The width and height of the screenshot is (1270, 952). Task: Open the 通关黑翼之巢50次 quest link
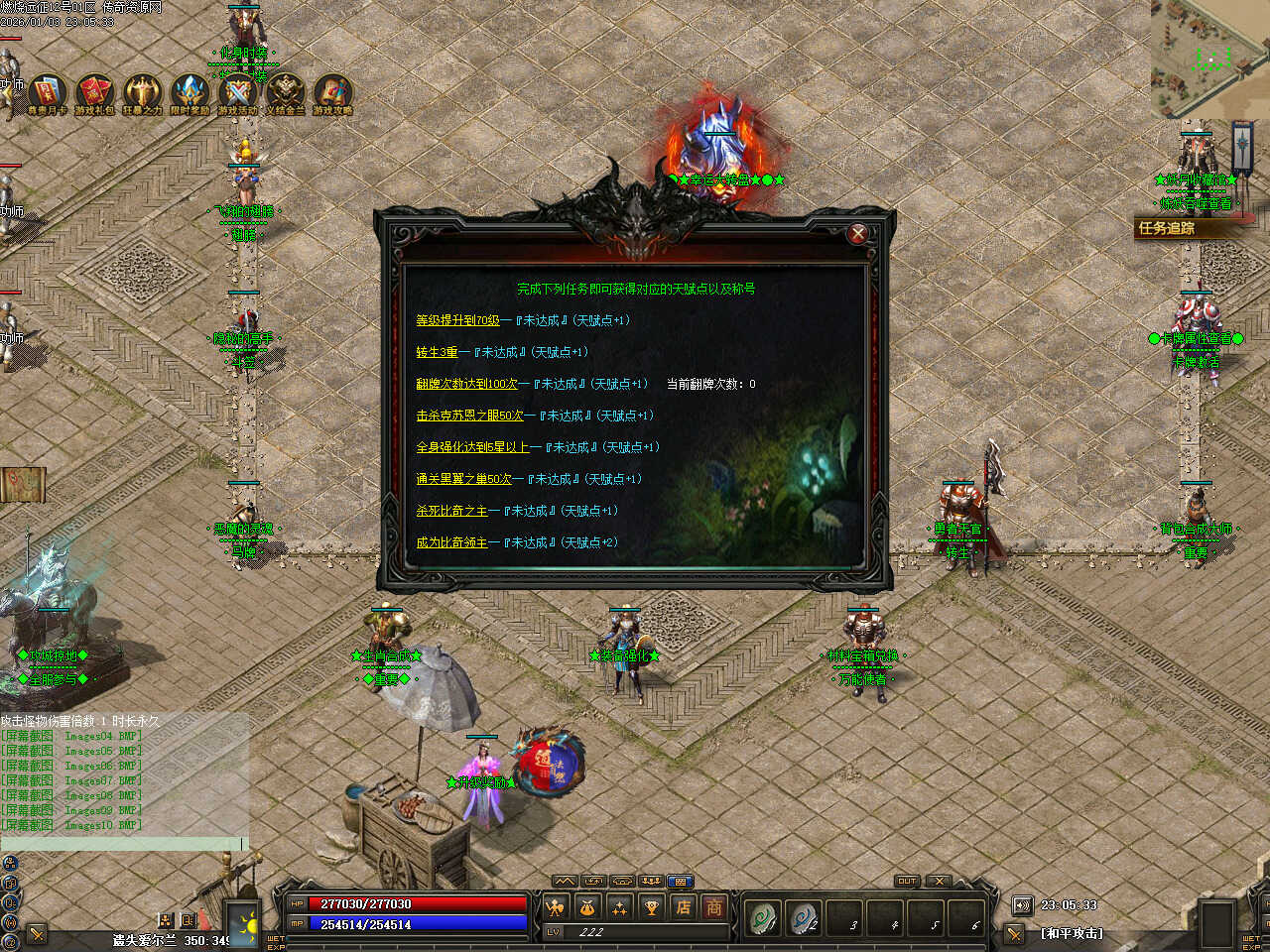tap(463, 479)
